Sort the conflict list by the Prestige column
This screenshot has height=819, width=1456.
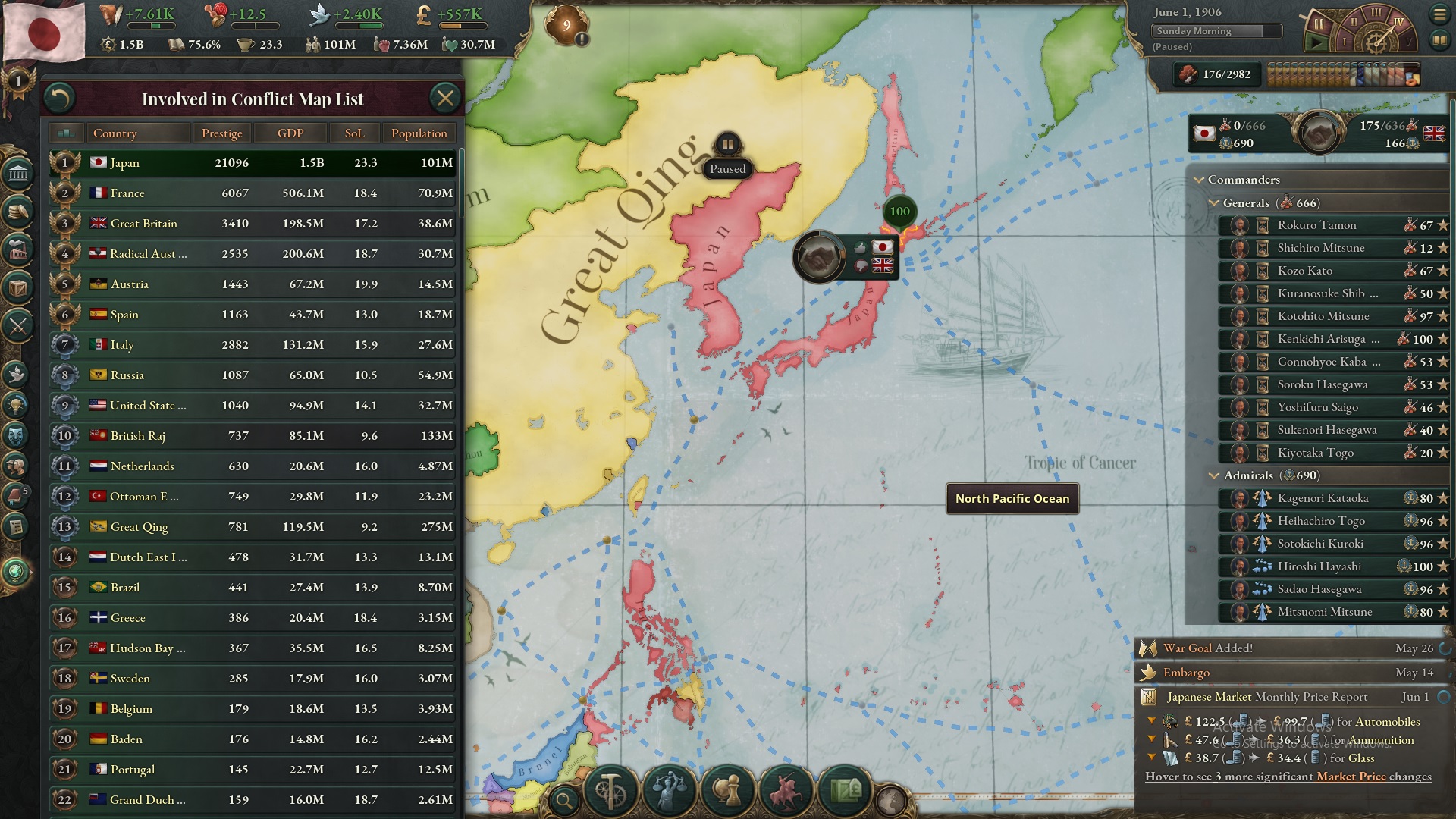pyautogui.click(x=221, y=133)
